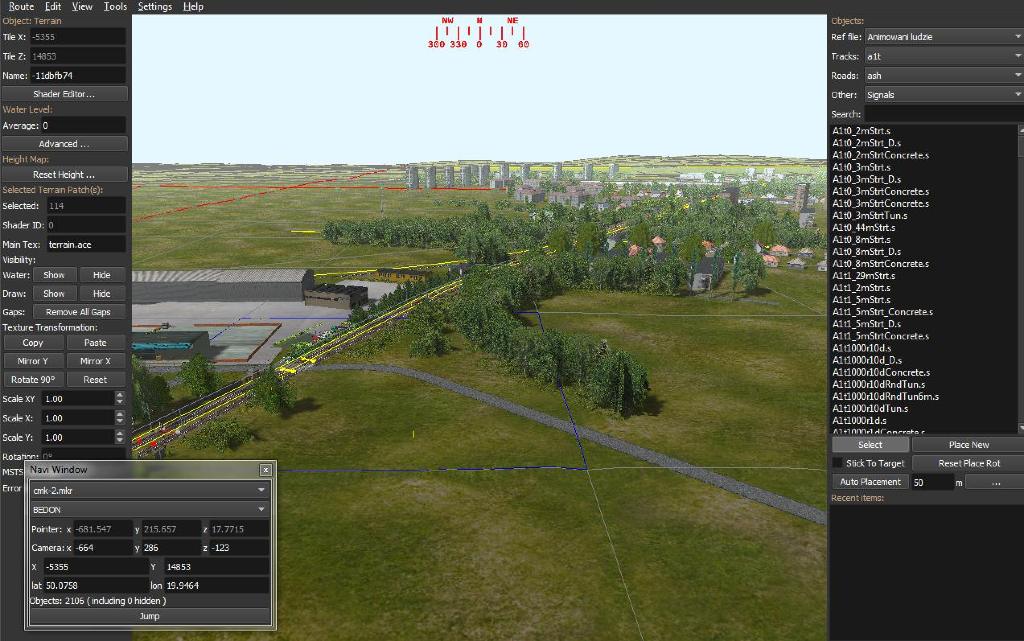Screen dimensions: 1024x641
Task: Copy the texture transformation
Action: point(33,343)
